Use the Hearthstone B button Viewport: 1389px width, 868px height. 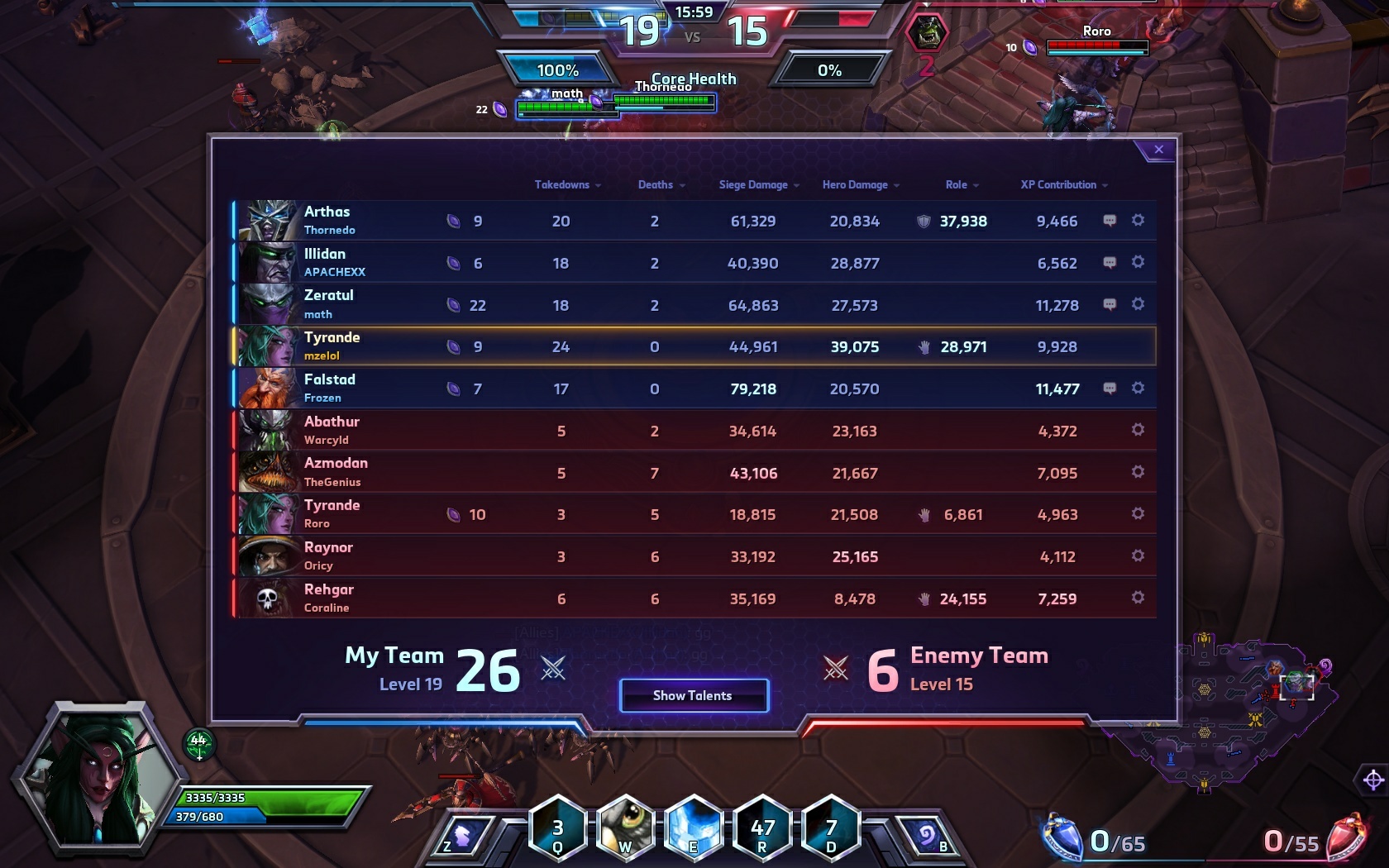tap(928, 837)
